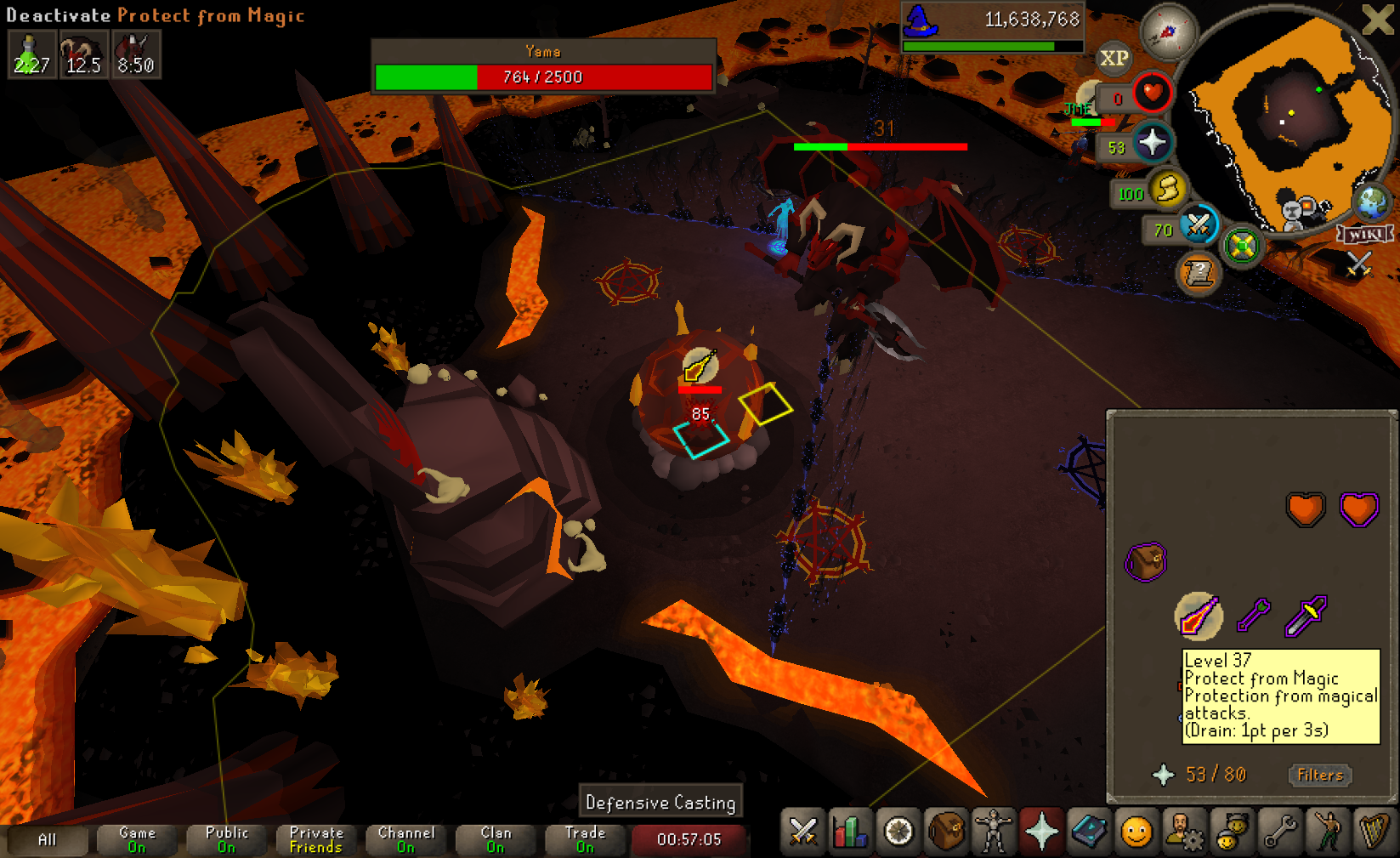Deactivate the Protect from Magic prayer
Viewport: 1400px width, 858px height.
(x=1198, y=617)
